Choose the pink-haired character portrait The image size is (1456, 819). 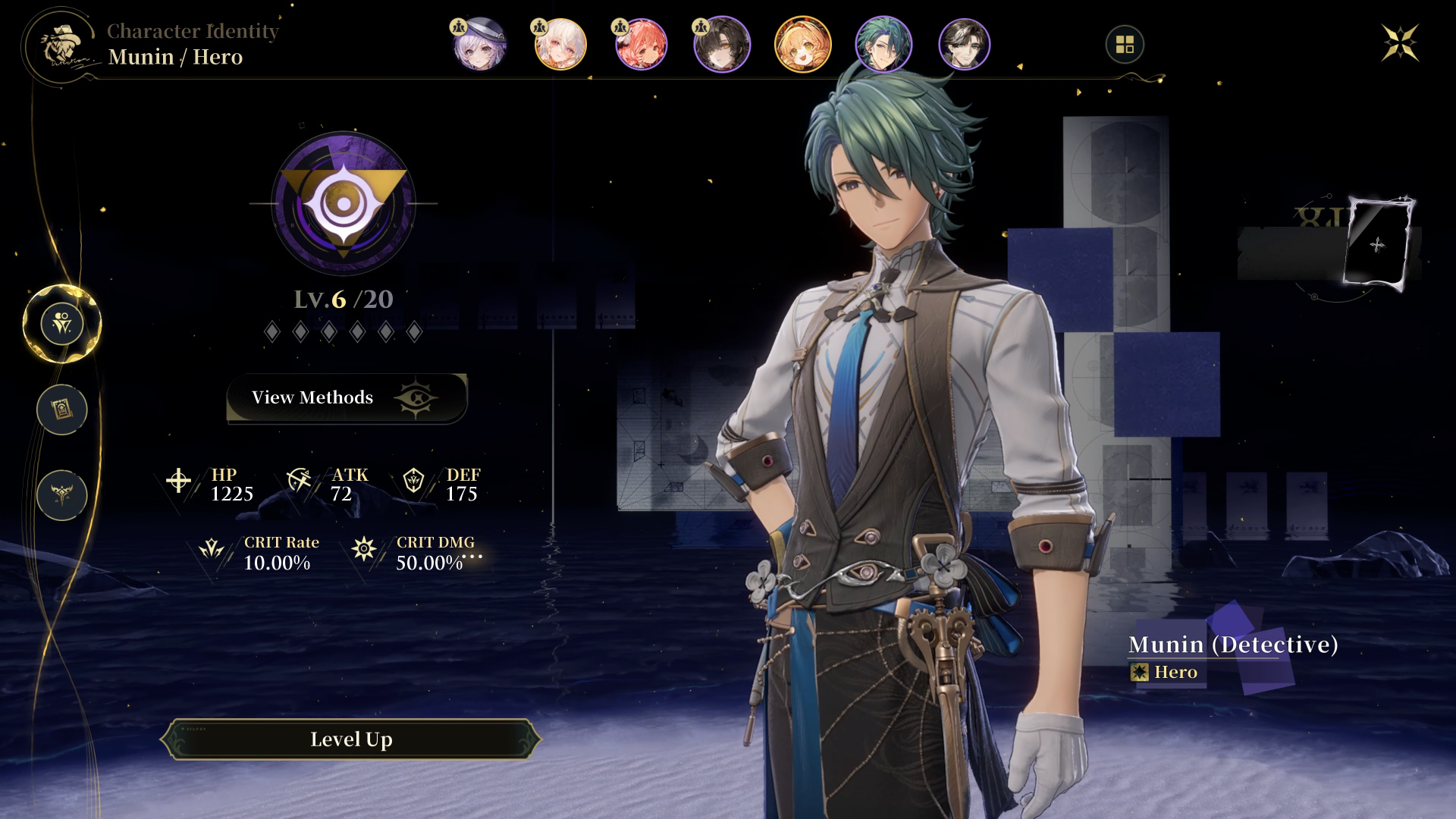pos(642,45)
